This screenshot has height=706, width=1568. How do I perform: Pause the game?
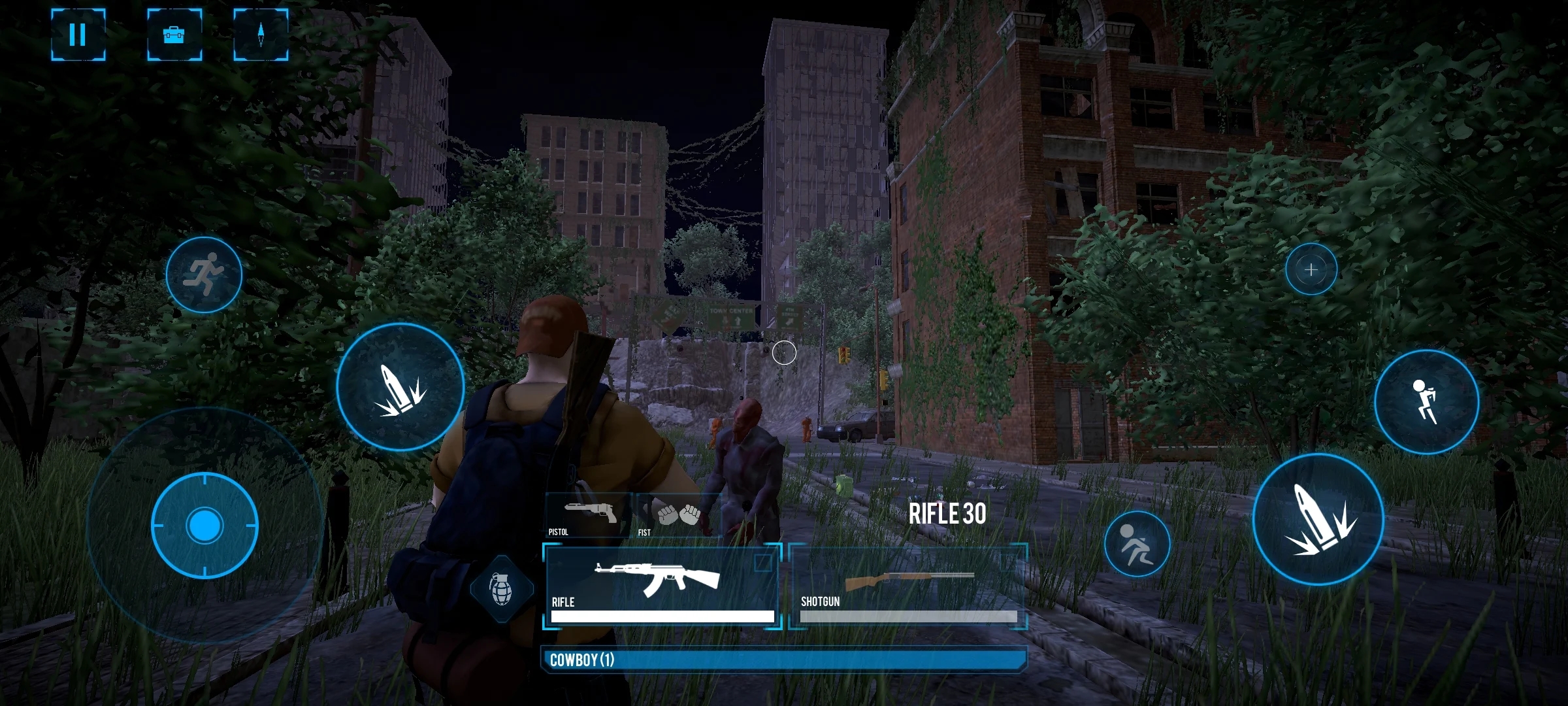(x=78, y=35)
